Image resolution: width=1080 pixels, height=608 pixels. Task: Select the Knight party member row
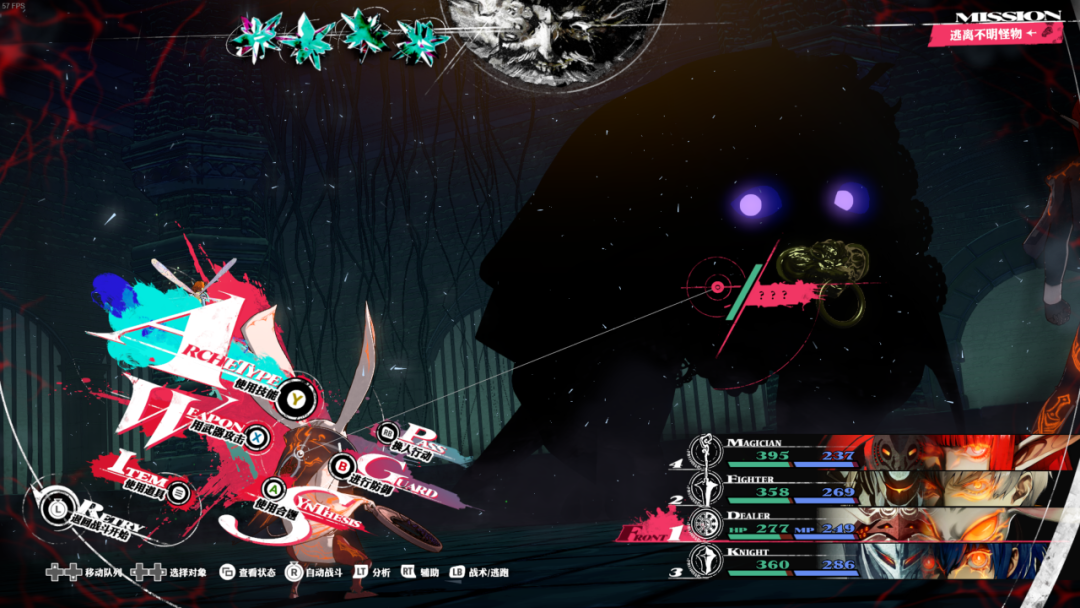pyautogui.click(x=790, y=561)
